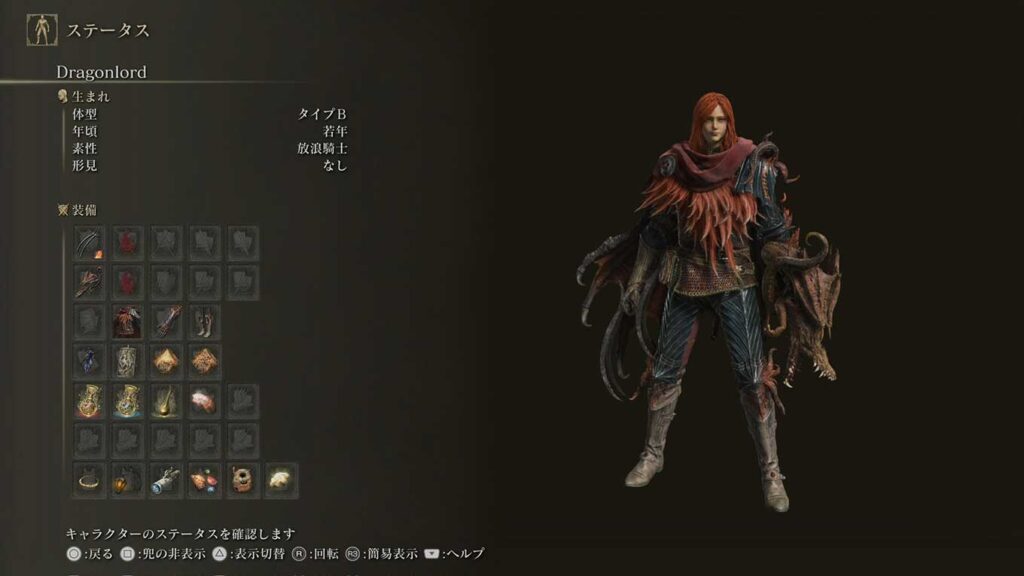Choose the equipped chest armor slot
The image size is (1024, 576).
127,321
